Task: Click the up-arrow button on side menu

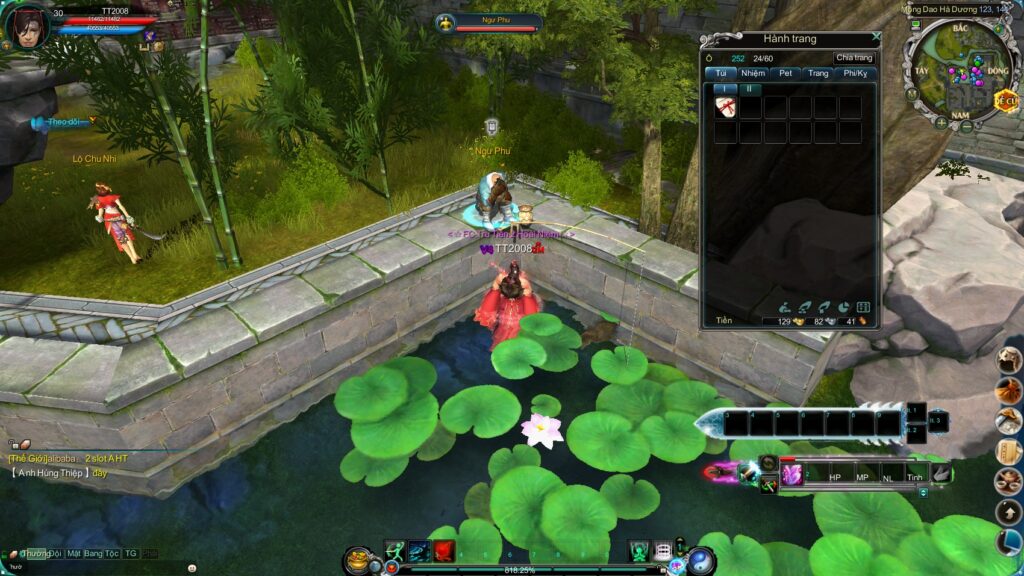Action: [x=1008, y=512]
